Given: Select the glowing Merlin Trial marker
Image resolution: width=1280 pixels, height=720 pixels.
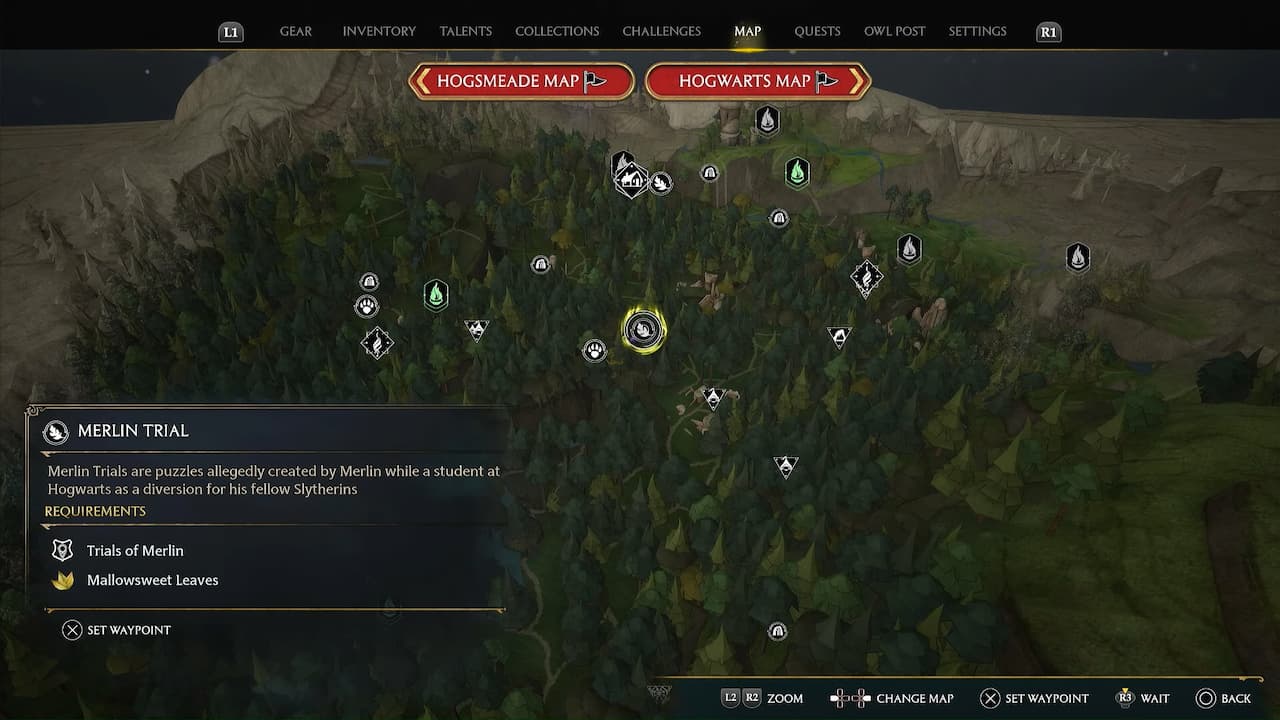Looking at the screenshot, I should pos(643,328).
